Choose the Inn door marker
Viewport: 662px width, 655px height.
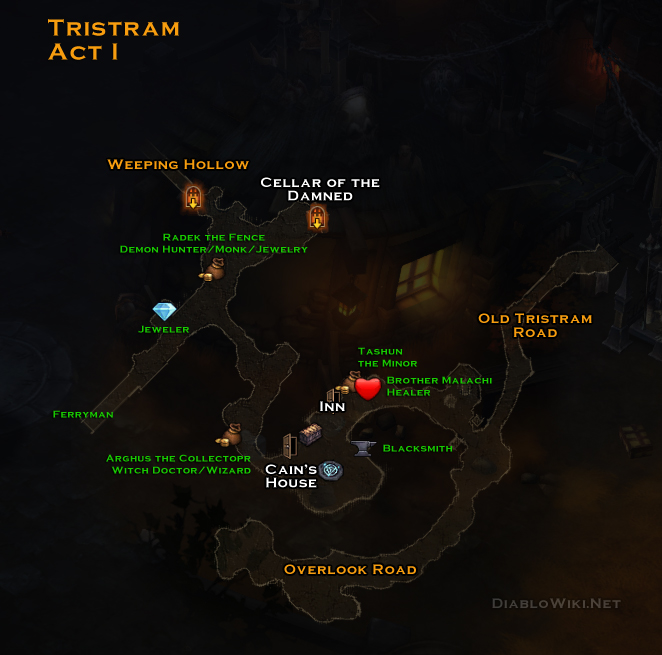[333, 394]
